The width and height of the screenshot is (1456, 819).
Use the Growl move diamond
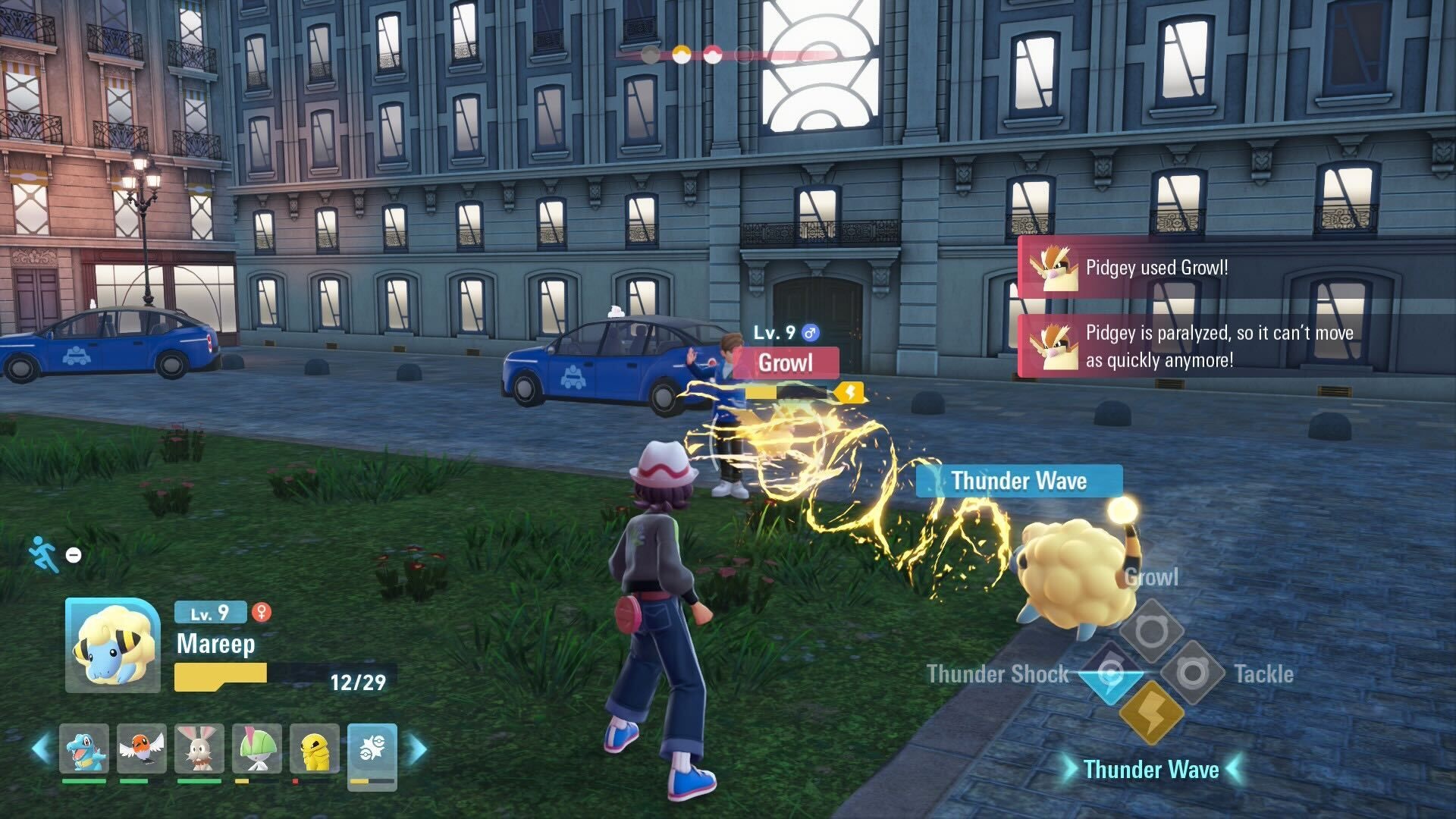click(x=1151, y=631)
